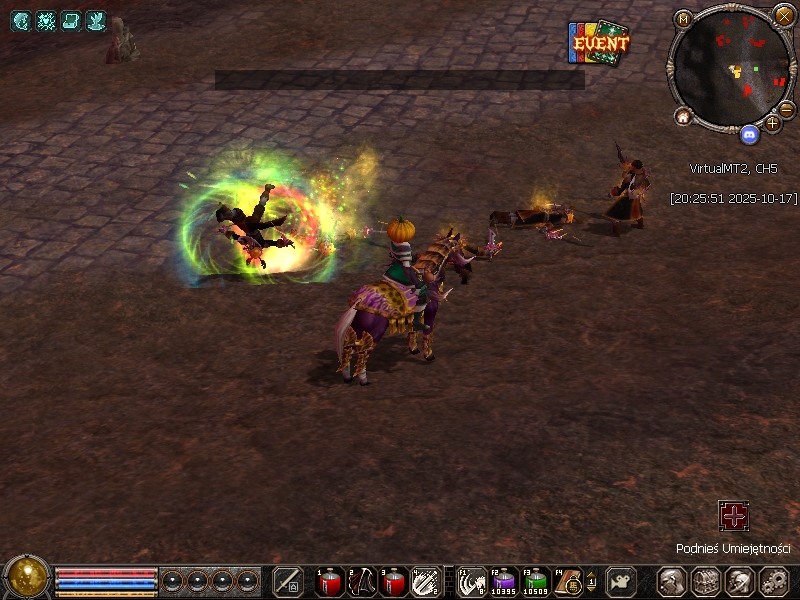
Task: Select the scroll buff icon
Action: (71, 20)
